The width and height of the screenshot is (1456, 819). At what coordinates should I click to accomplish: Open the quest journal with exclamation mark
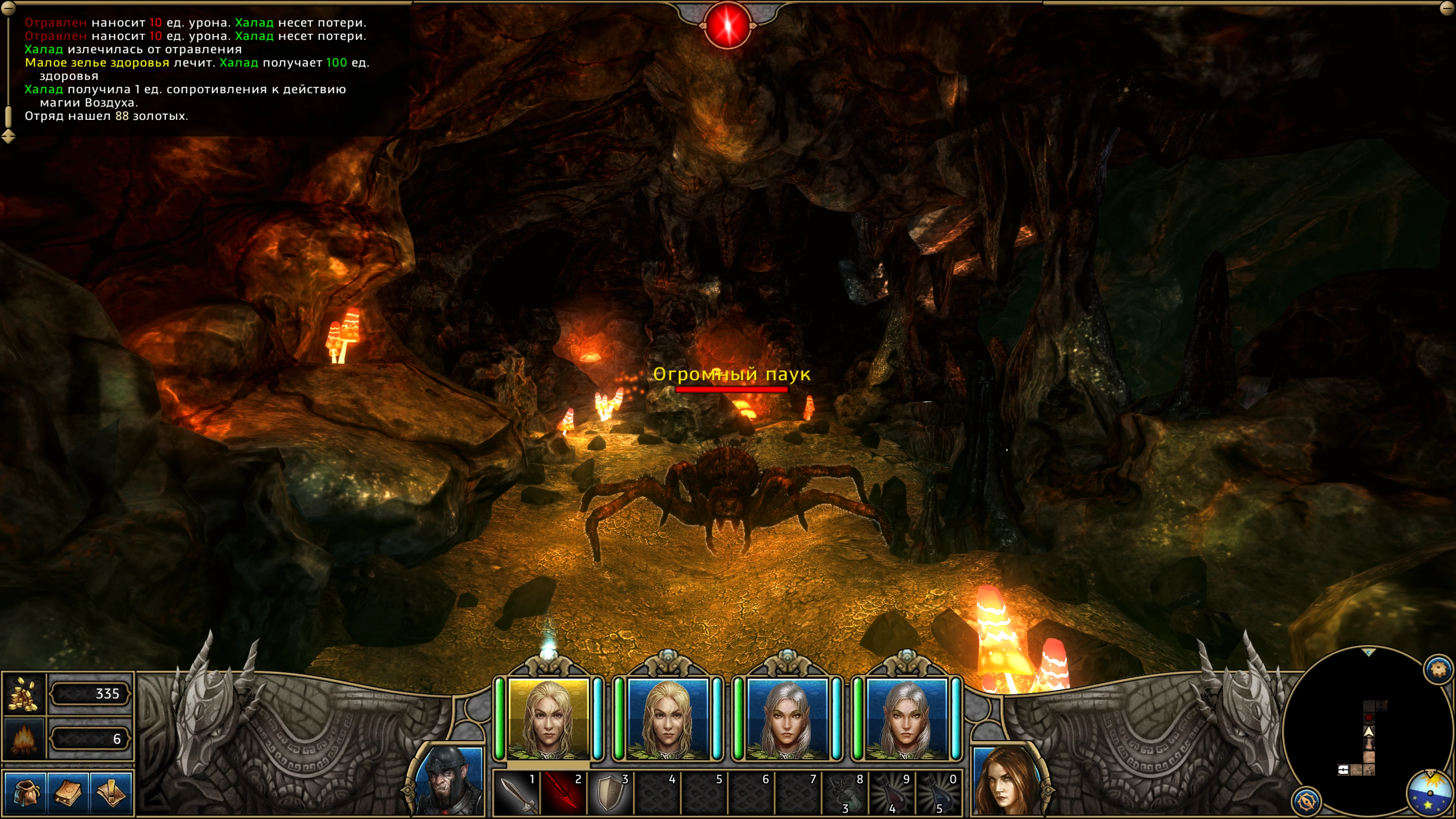pos(112,792)
